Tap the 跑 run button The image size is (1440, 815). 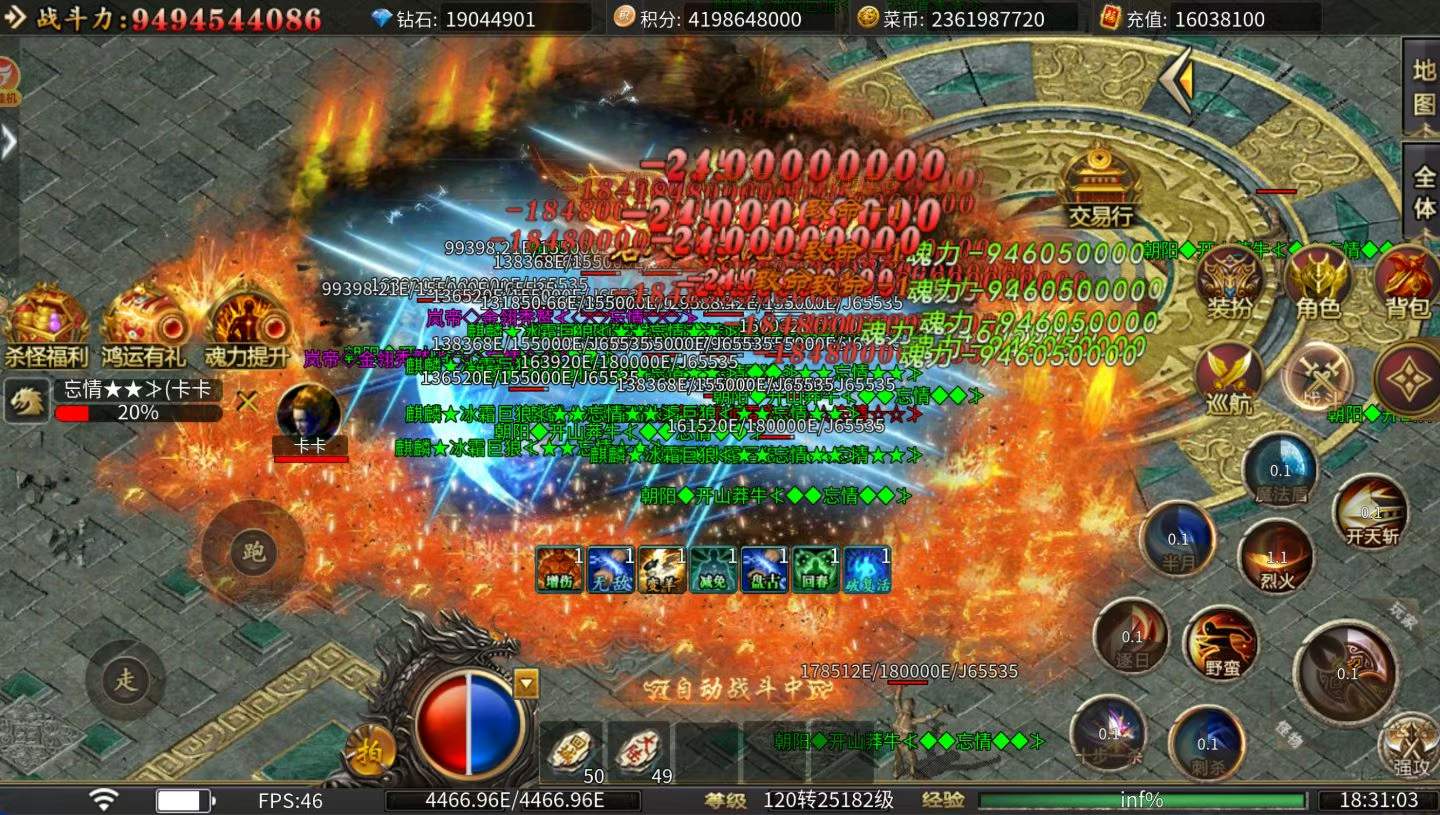point(253,552)
